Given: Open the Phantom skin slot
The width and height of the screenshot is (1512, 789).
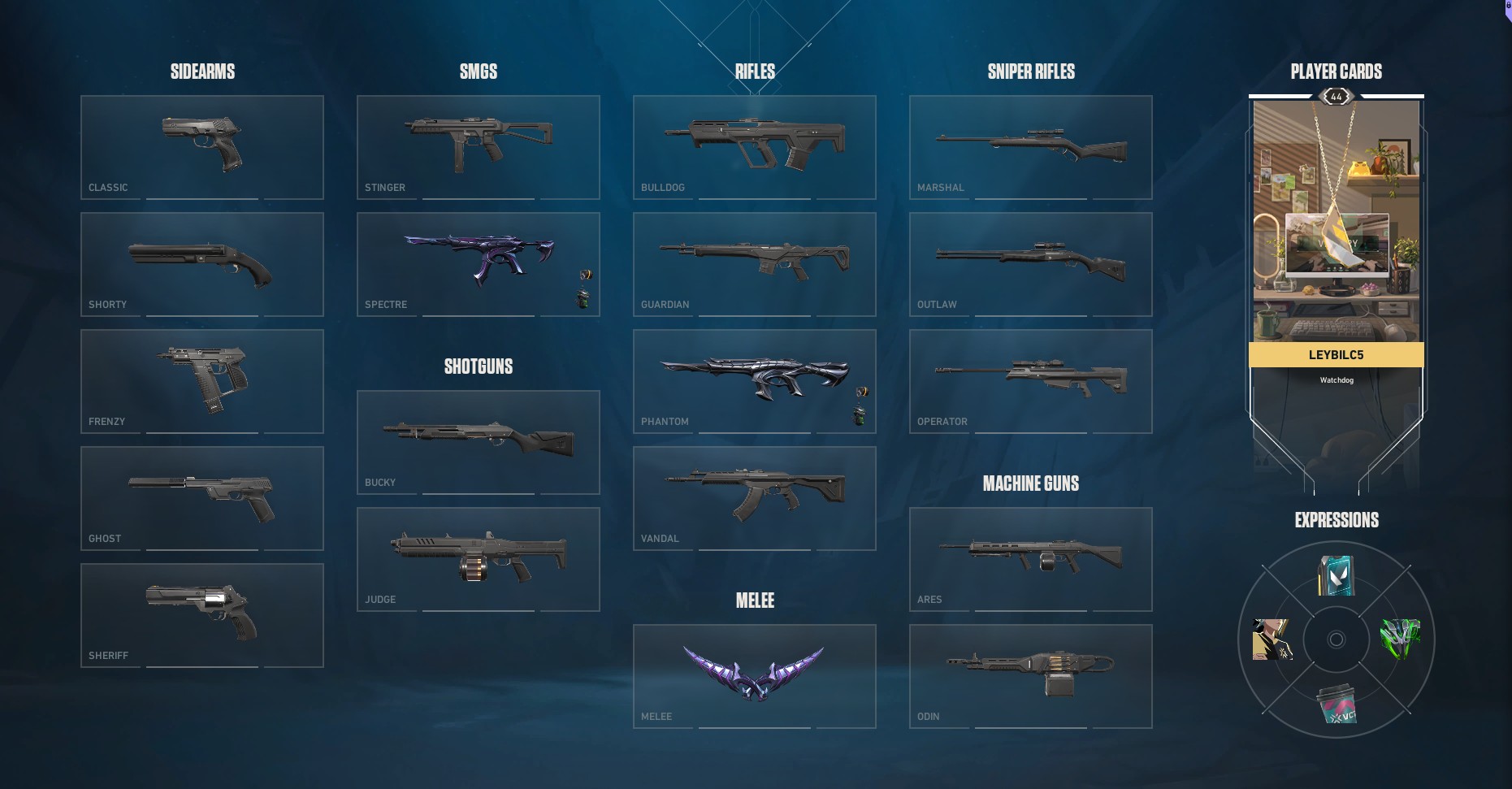Looking at the screenshot, I should [754, 381].
